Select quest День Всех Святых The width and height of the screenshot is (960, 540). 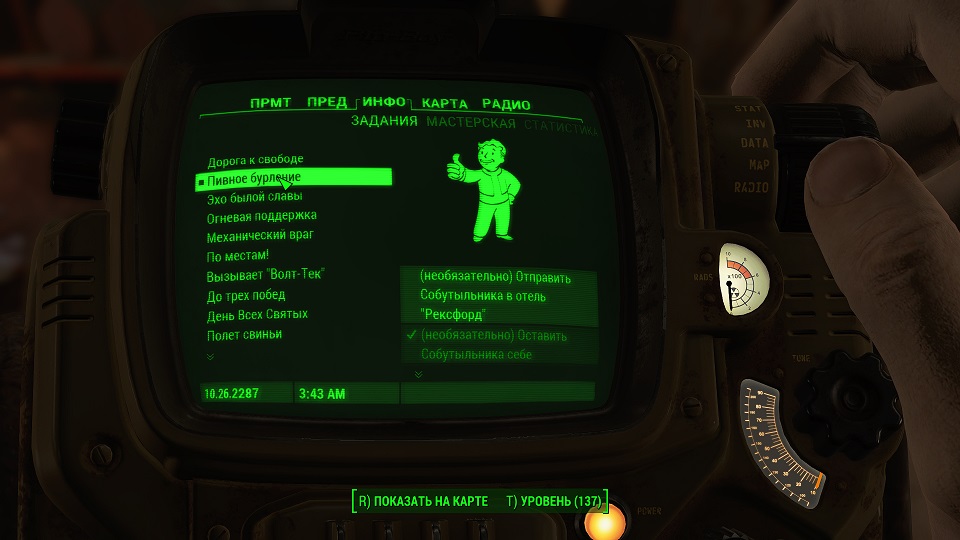coord(257,315)
